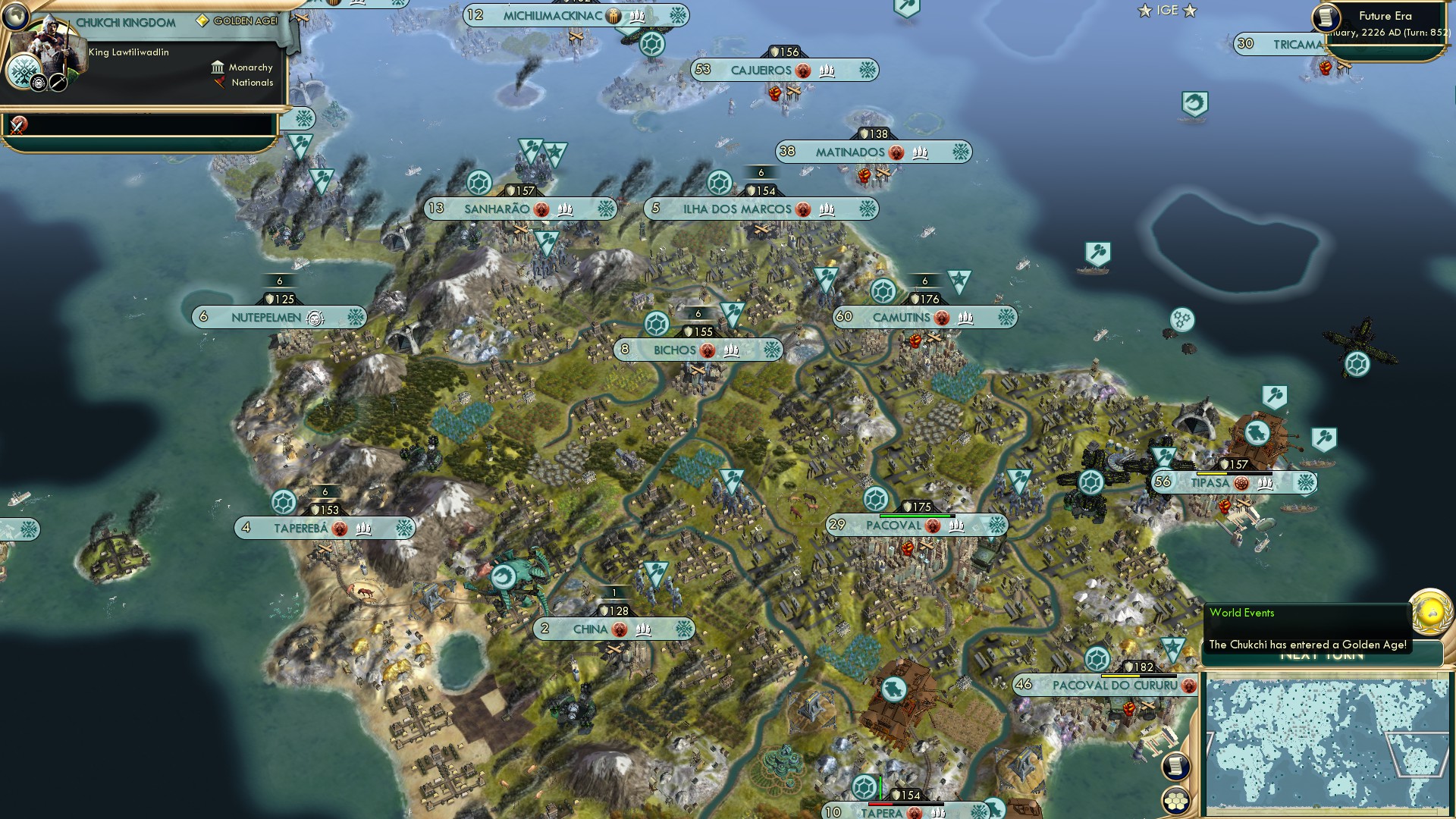Click the unhappiness face on the Bichos banner
This screenshot has height=819, width=1456.
[x=708, y=350]
